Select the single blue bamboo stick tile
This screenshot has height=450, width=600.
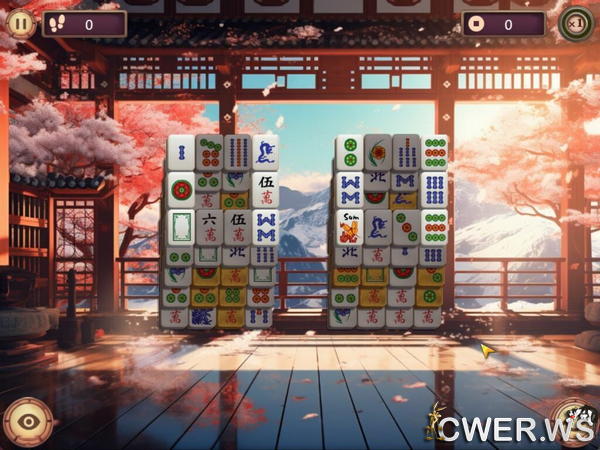181,152
